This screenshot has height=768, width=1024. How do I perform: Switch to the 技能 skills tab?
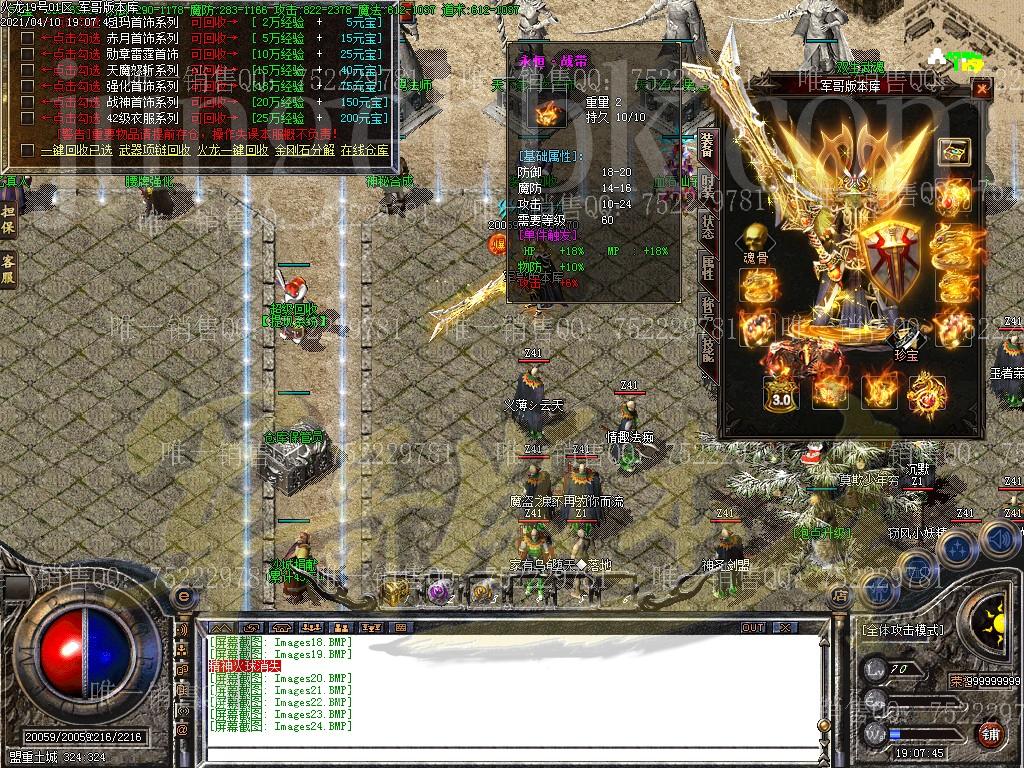point(708,348)
